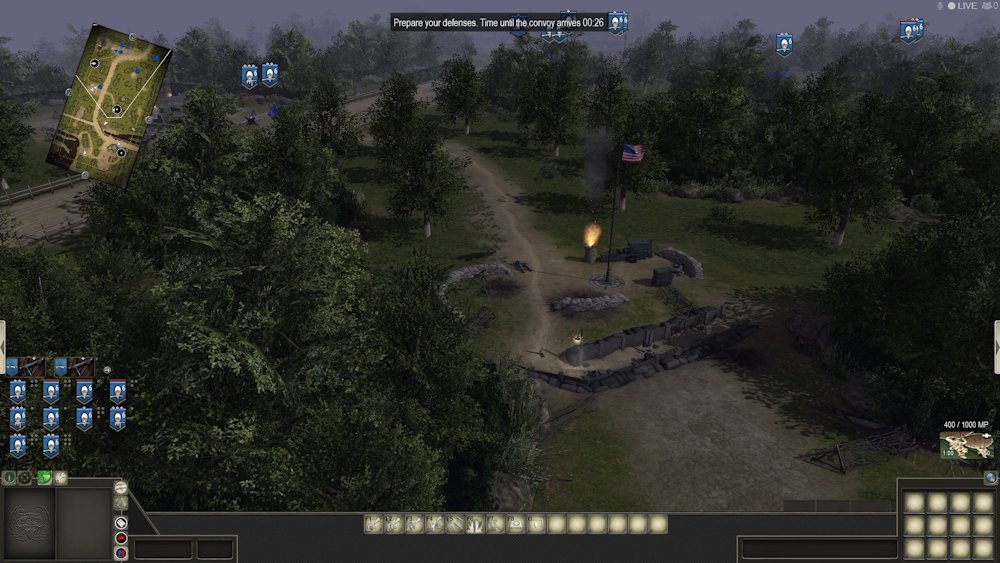
Task: Click the blue globe button above the grid
Action: (990, 478)
